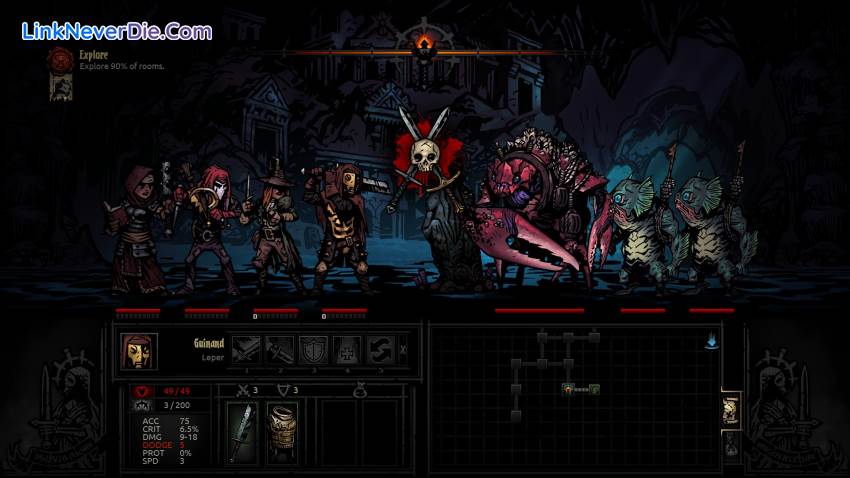Click the blue flame icon on the map panel
The image size is (850, 478).
click(711, 340)
